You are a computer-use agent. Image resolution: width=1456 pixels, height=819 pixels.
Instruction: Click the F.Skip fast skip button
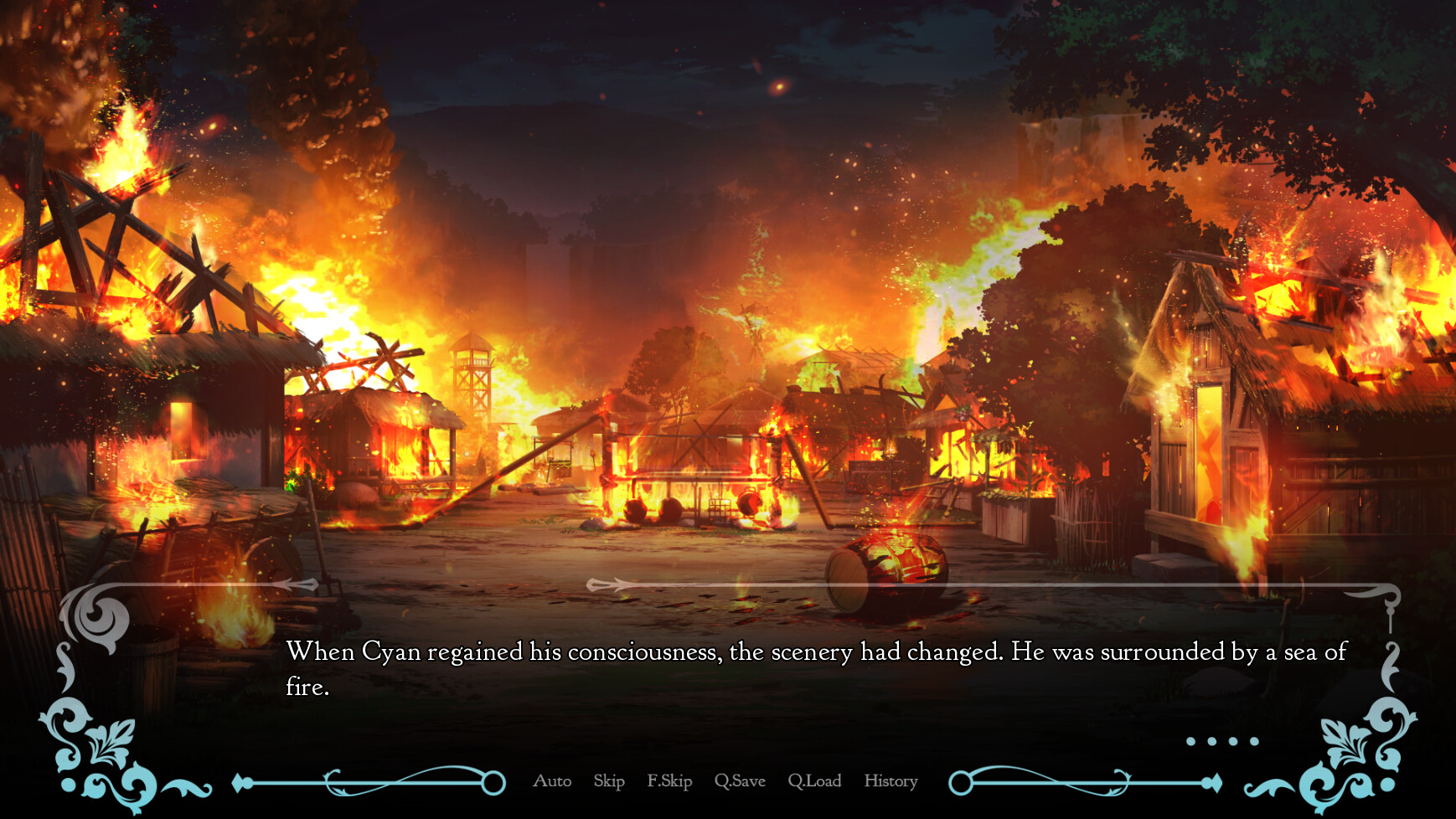pyautogui.click(x=669, y=780)
